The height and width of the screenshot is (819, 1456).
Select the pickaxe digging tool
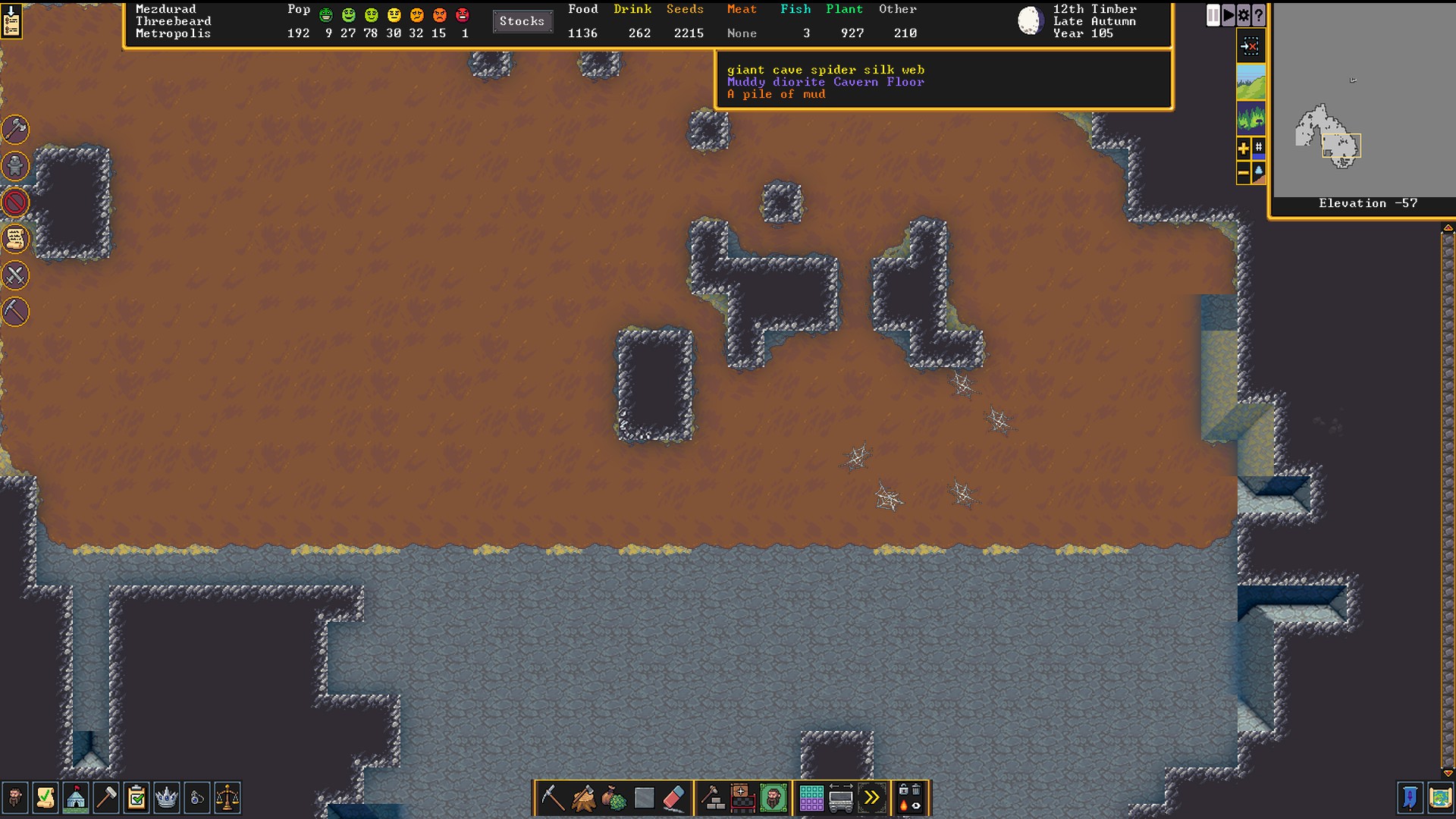[552, 798]
